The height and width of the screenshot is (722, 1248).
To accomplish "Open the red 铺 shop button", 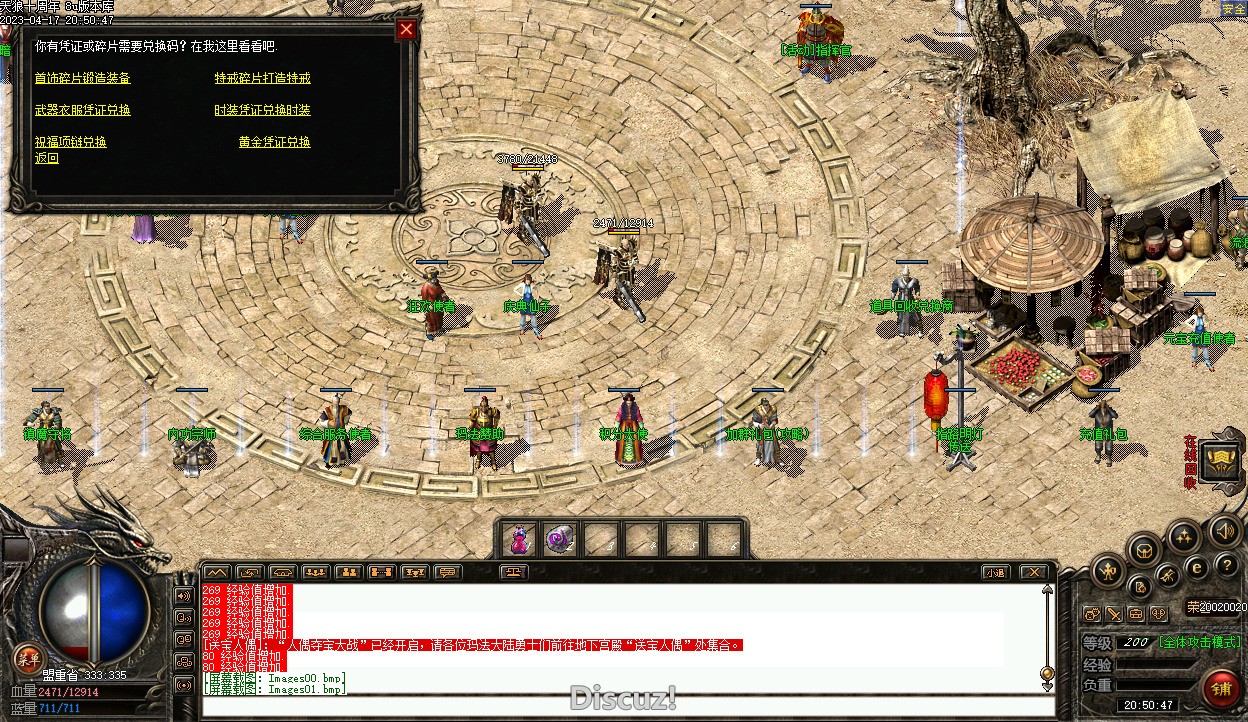I will coord(1221,689).
